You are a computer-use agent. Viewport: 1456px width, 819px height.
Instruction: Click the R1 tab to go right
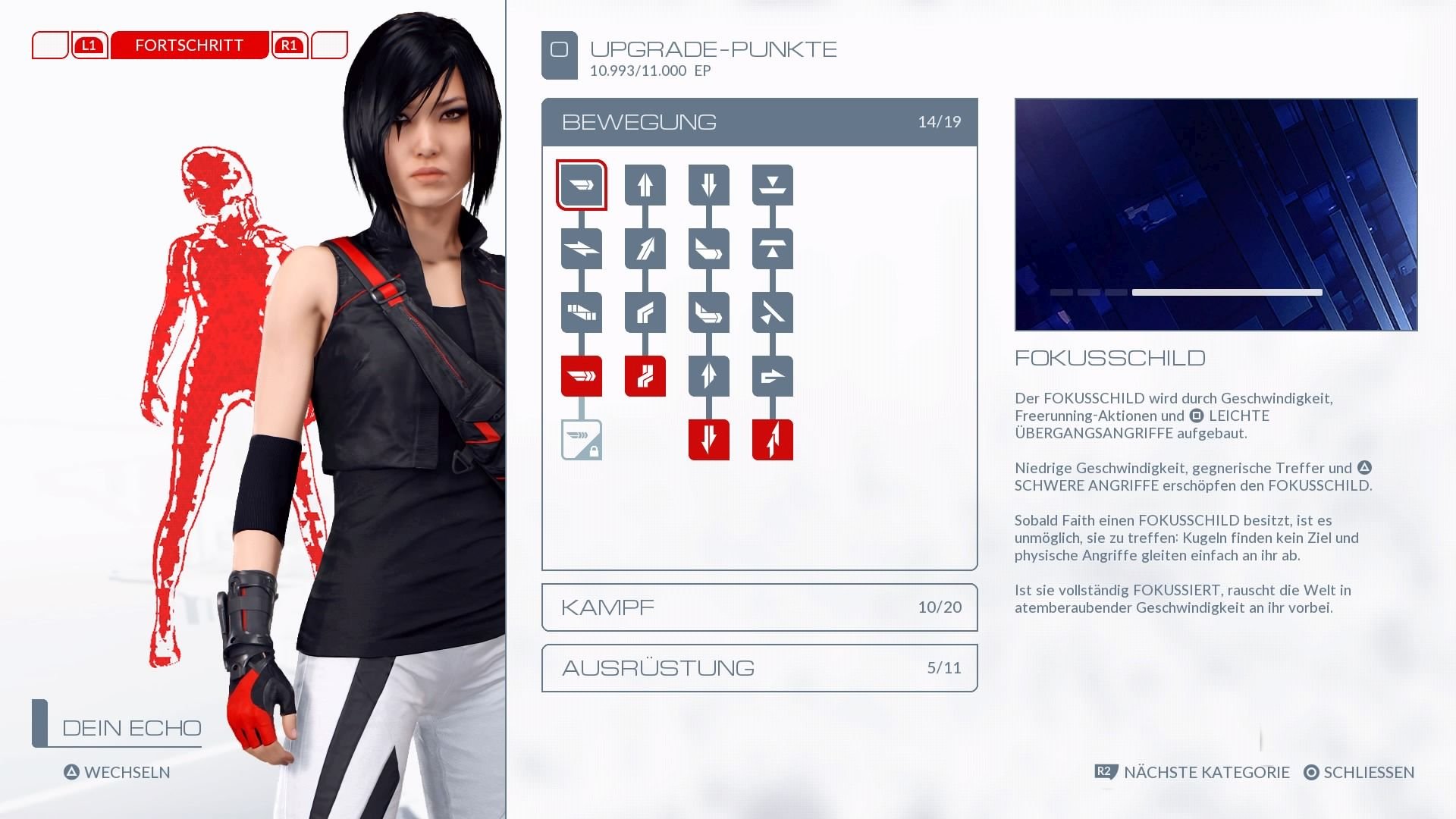288,45
